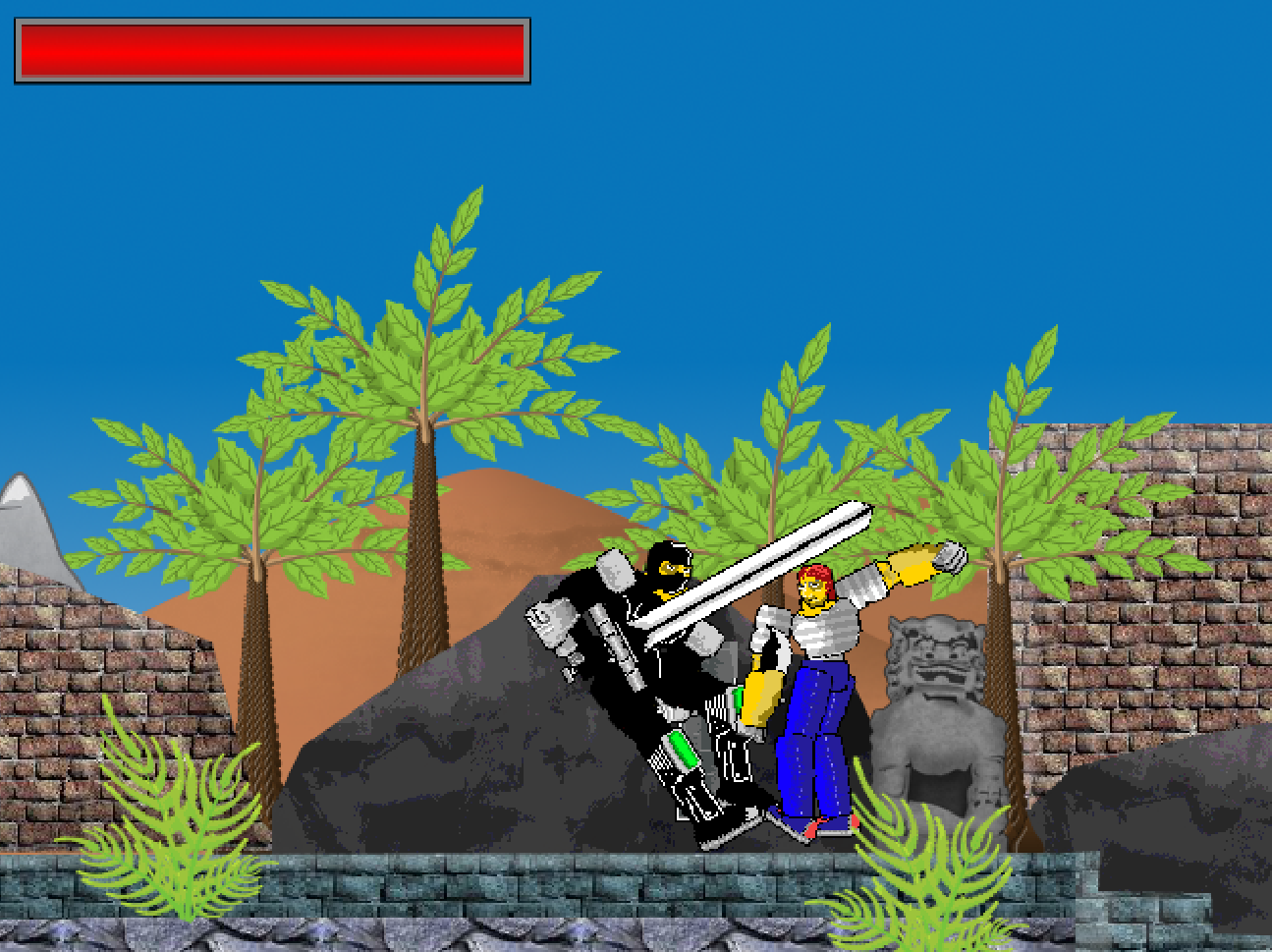Screen dimensions: 1272x952
Task: Click the fighter's blue jeans
Action: 815,747
